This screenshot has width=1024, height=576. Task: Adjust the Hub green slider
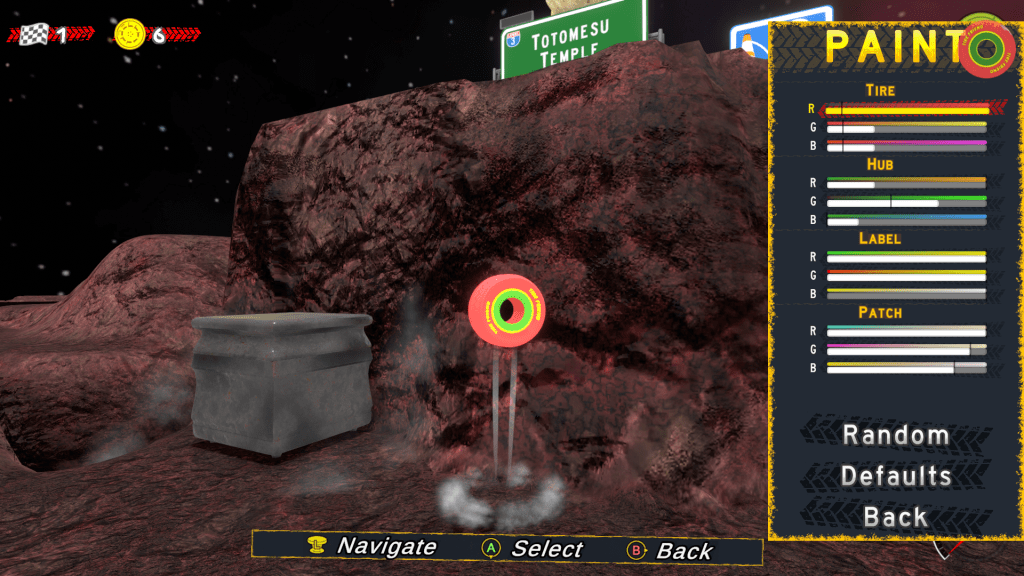(x=906, y=202)
